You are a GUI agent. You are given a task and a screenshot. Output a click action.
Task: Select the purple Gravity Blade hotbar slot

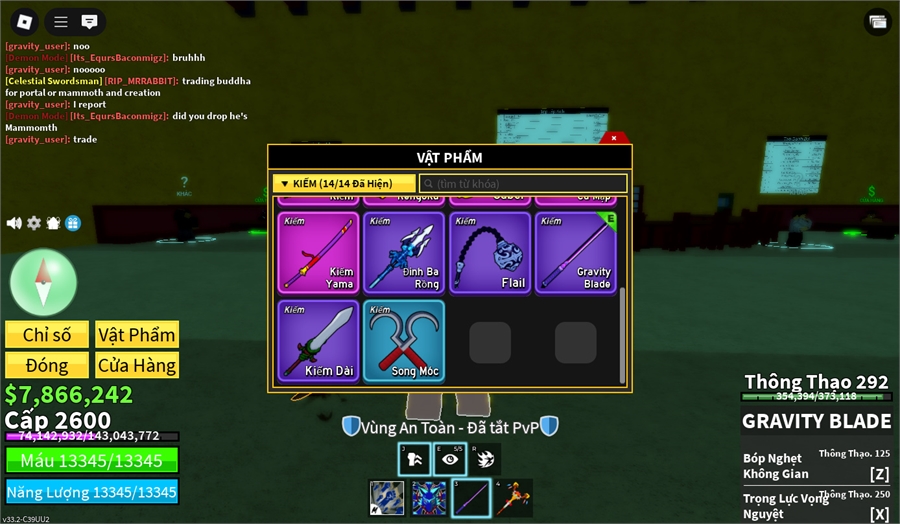point(470,498)
